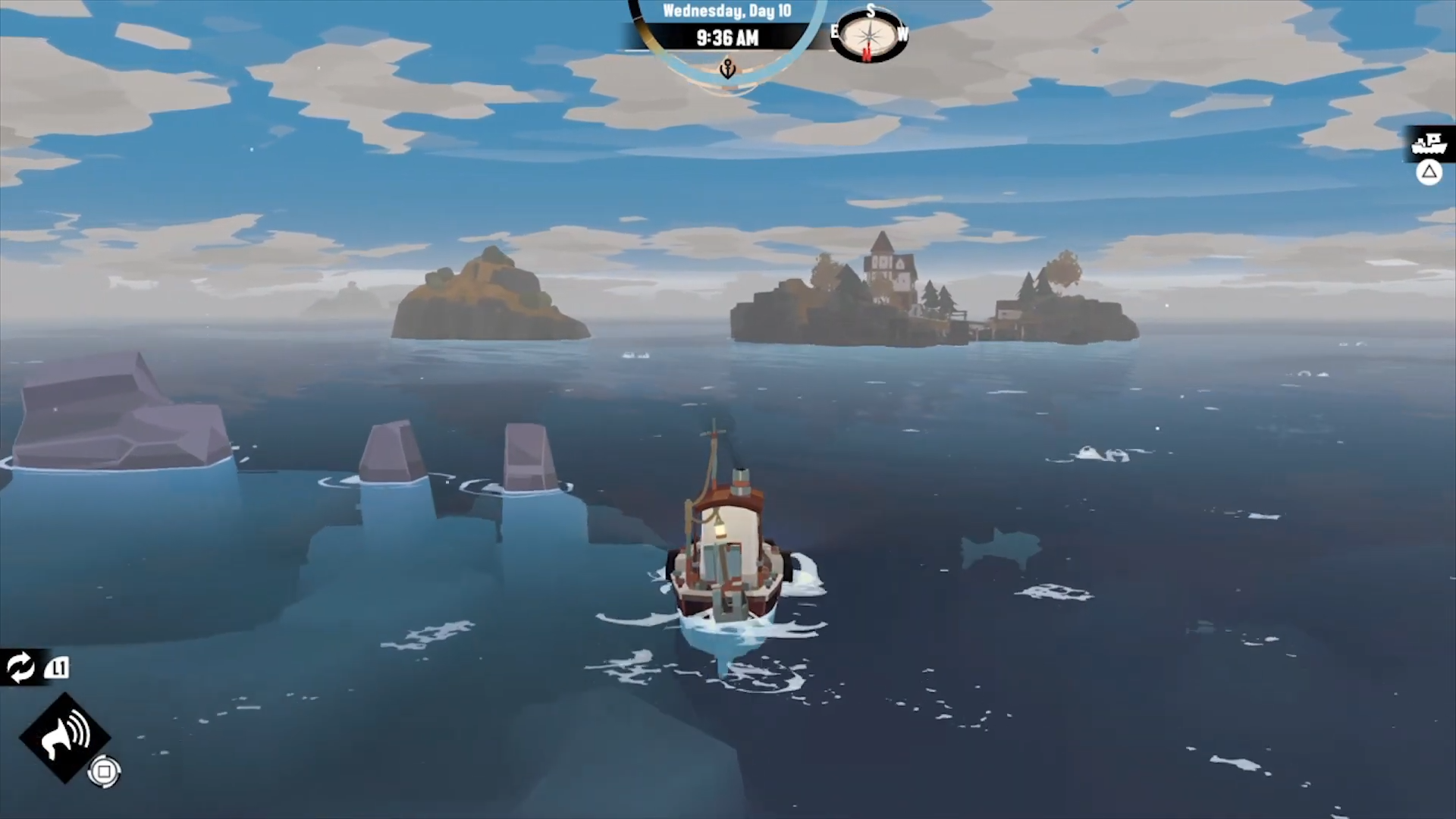Image resolution: width=1456 pixels, height=819 pixels.
Task: Click the anchor marker on the day dial
Action: (727, 70)
